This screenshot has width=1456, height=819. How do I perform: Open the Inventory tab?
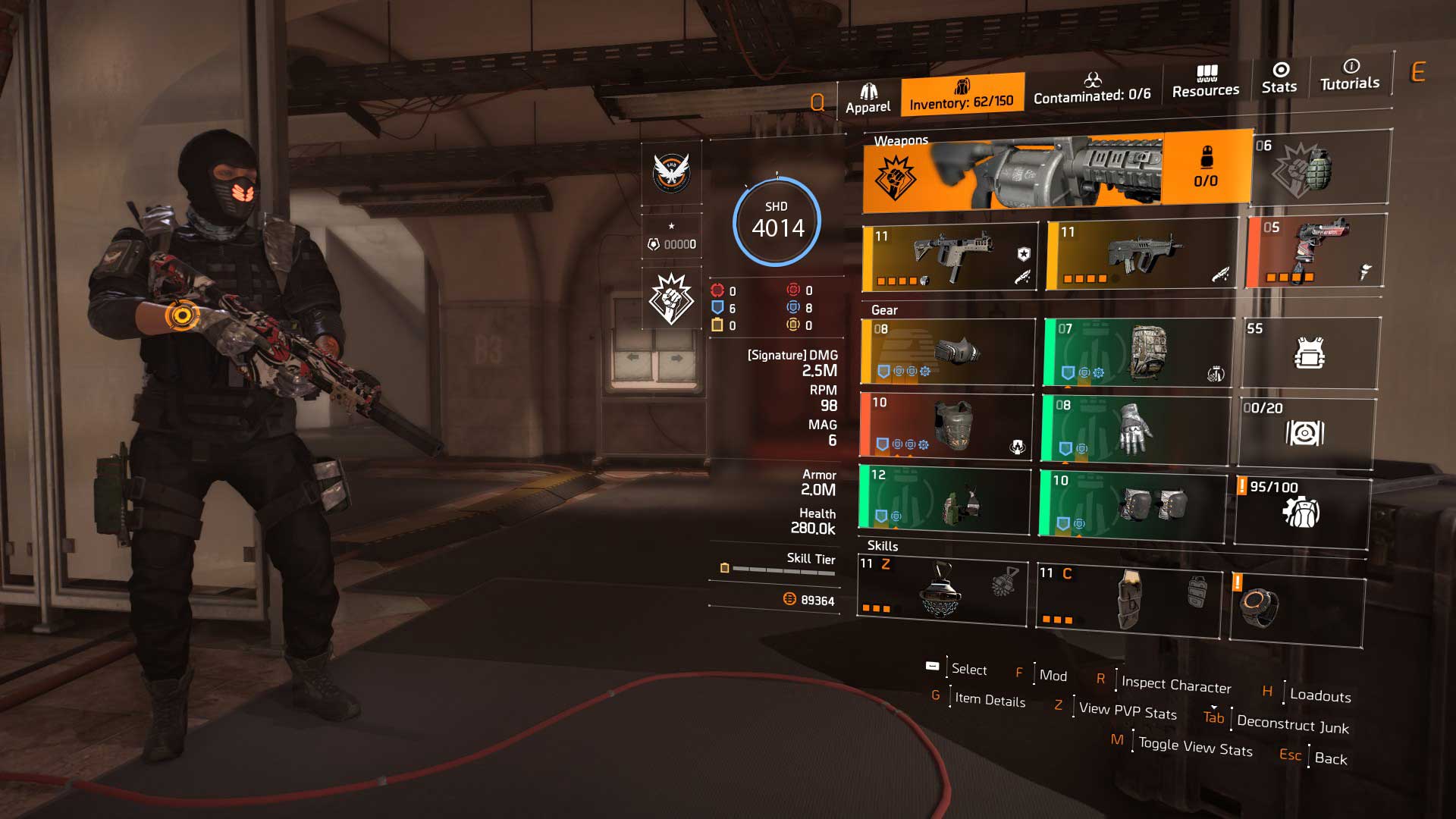tap(962, 95)
